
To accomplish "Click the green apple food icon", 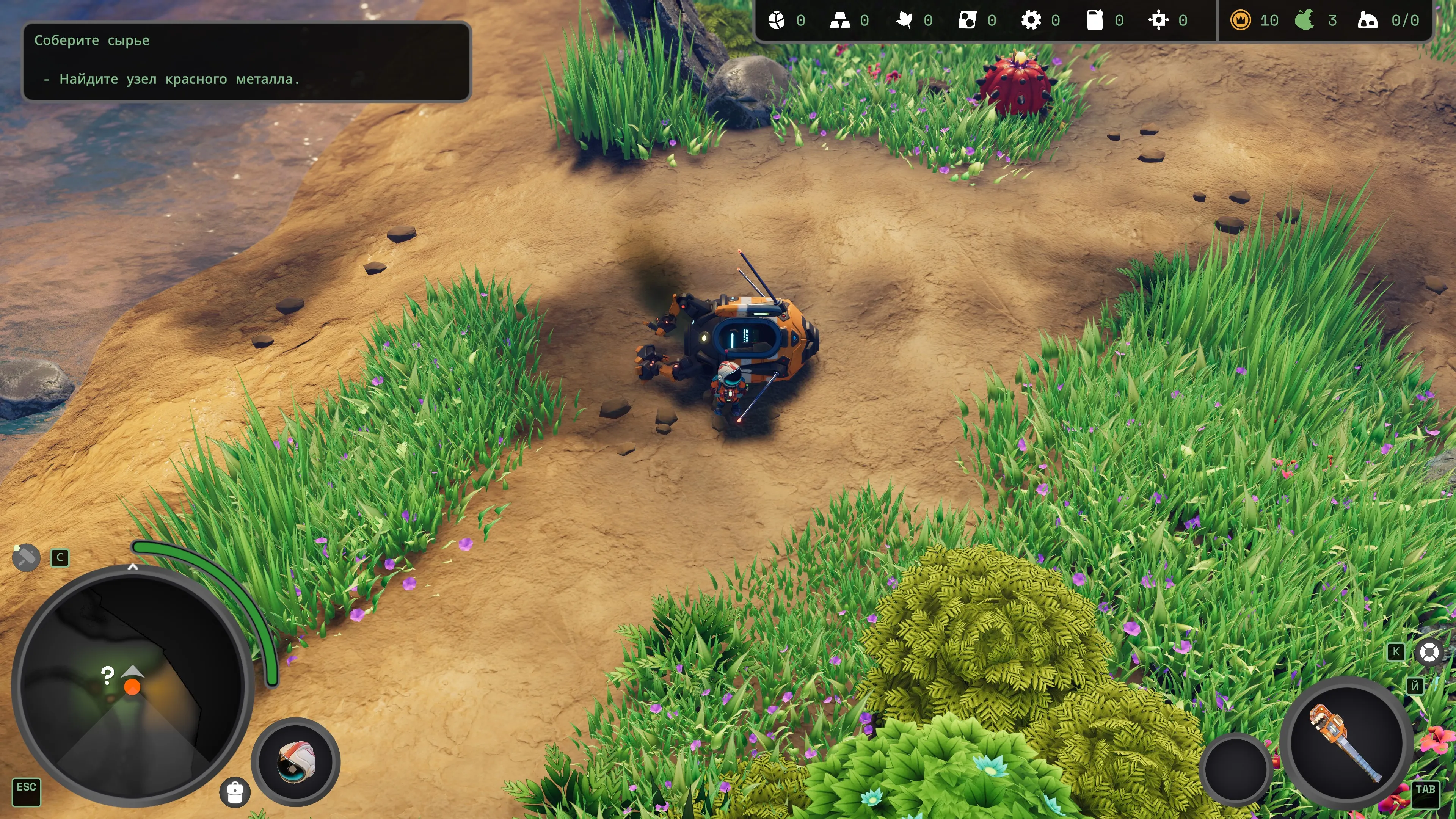I will pyautogui.click(x=1304, y=21).
